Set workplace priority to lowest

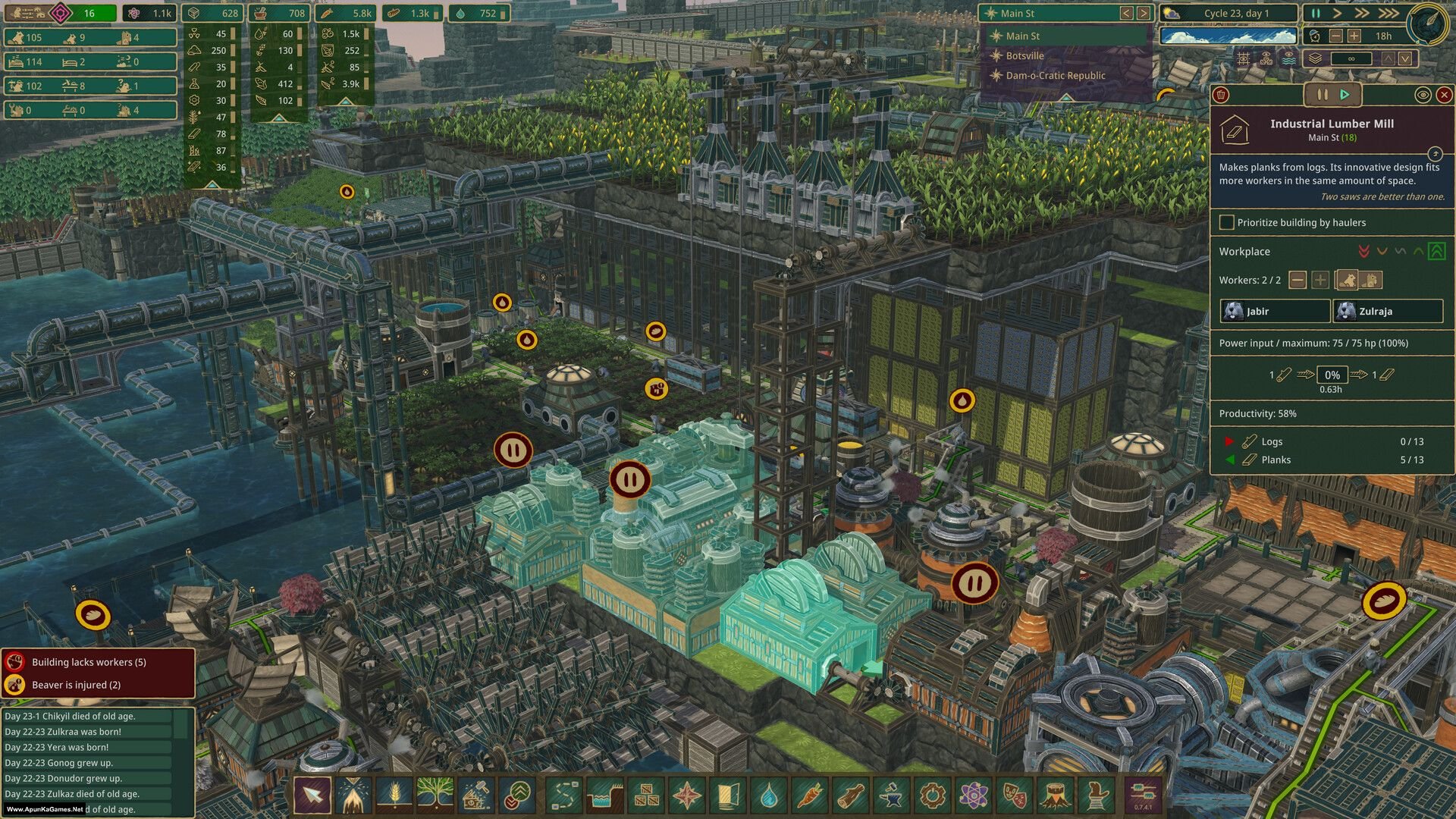[x=1363, y=251]
